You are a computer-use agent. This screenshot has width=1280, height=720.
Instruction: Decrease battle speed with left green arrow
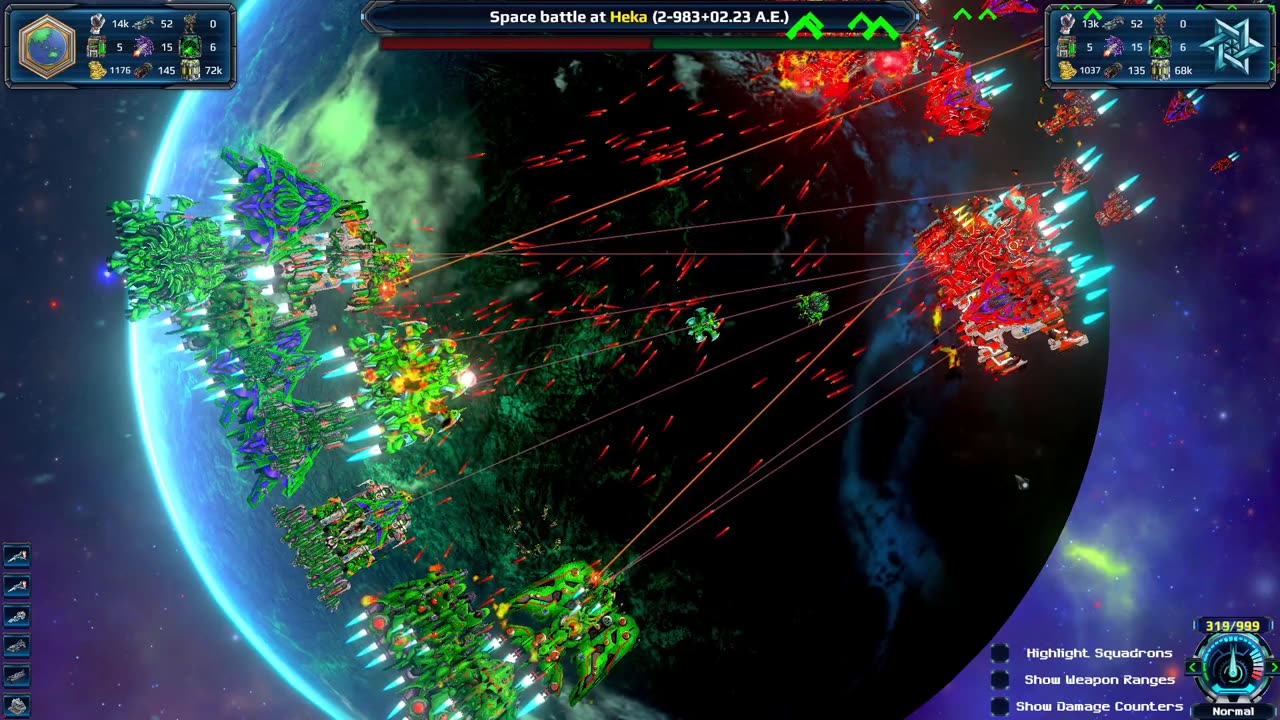1194,667
